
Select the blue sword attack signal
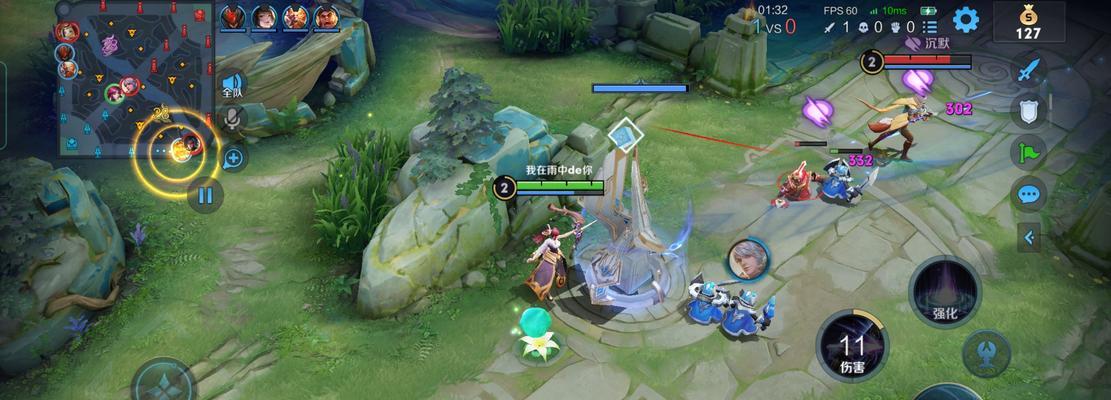(x=1029, y=70)
